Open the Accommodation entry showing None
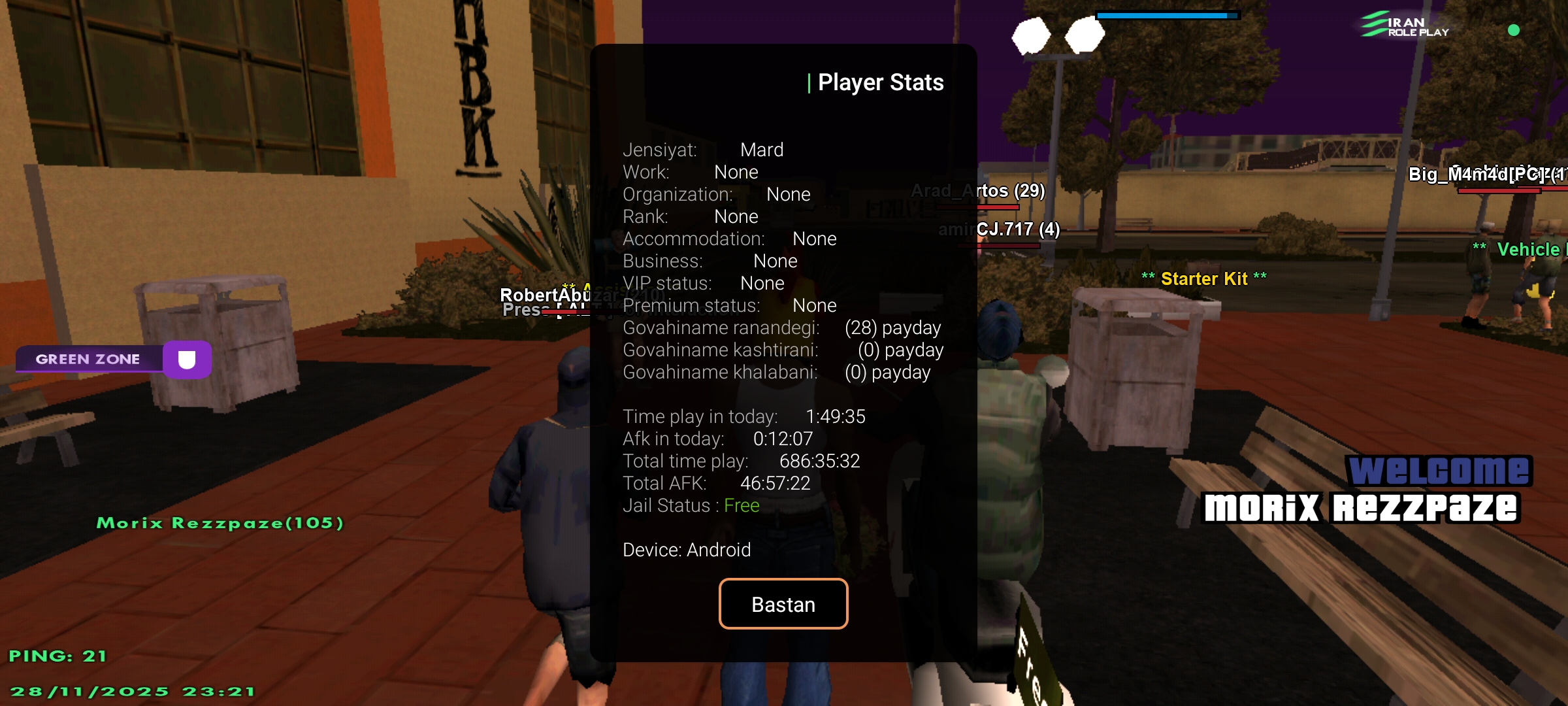1568x706 pixels. tap(730, 239)
